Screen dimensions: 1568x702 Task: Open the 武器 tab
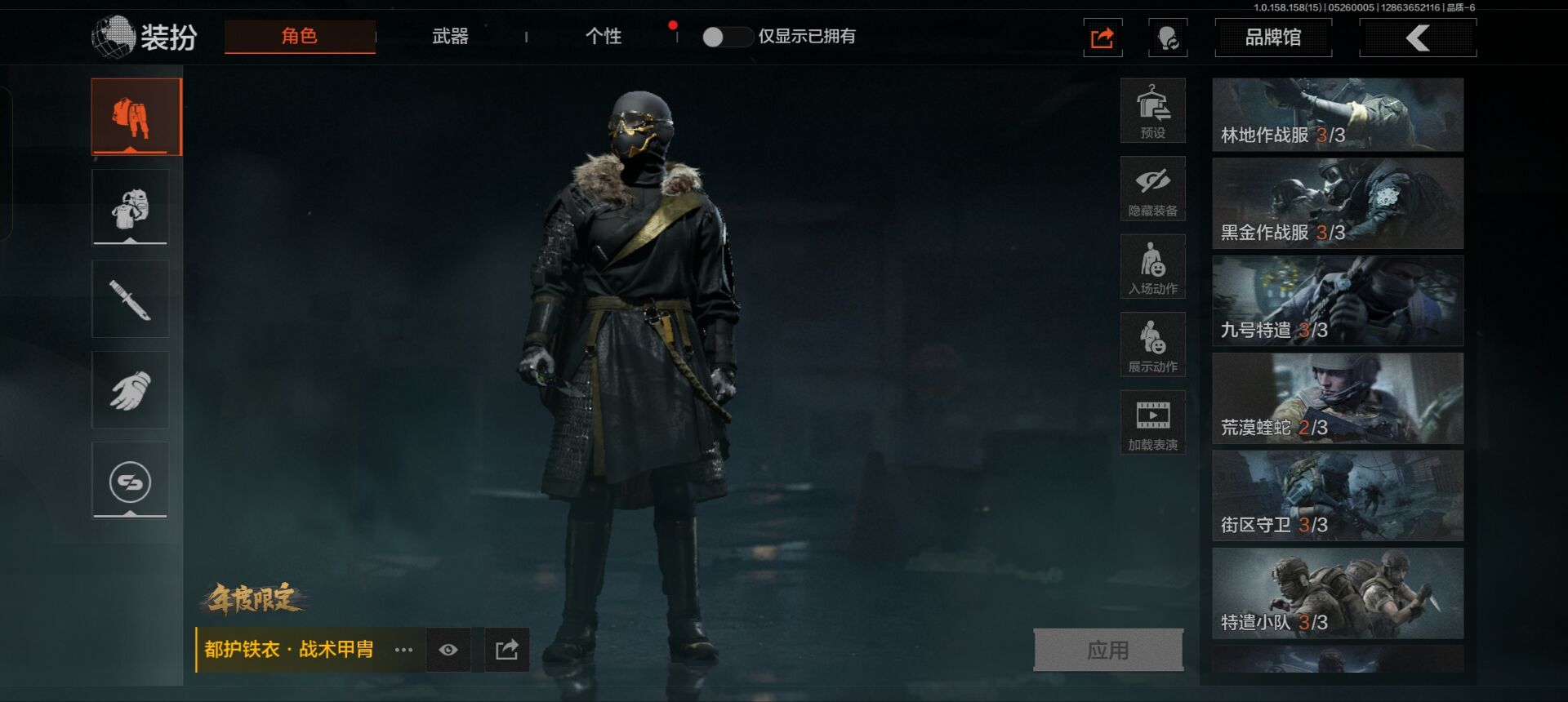450,37
